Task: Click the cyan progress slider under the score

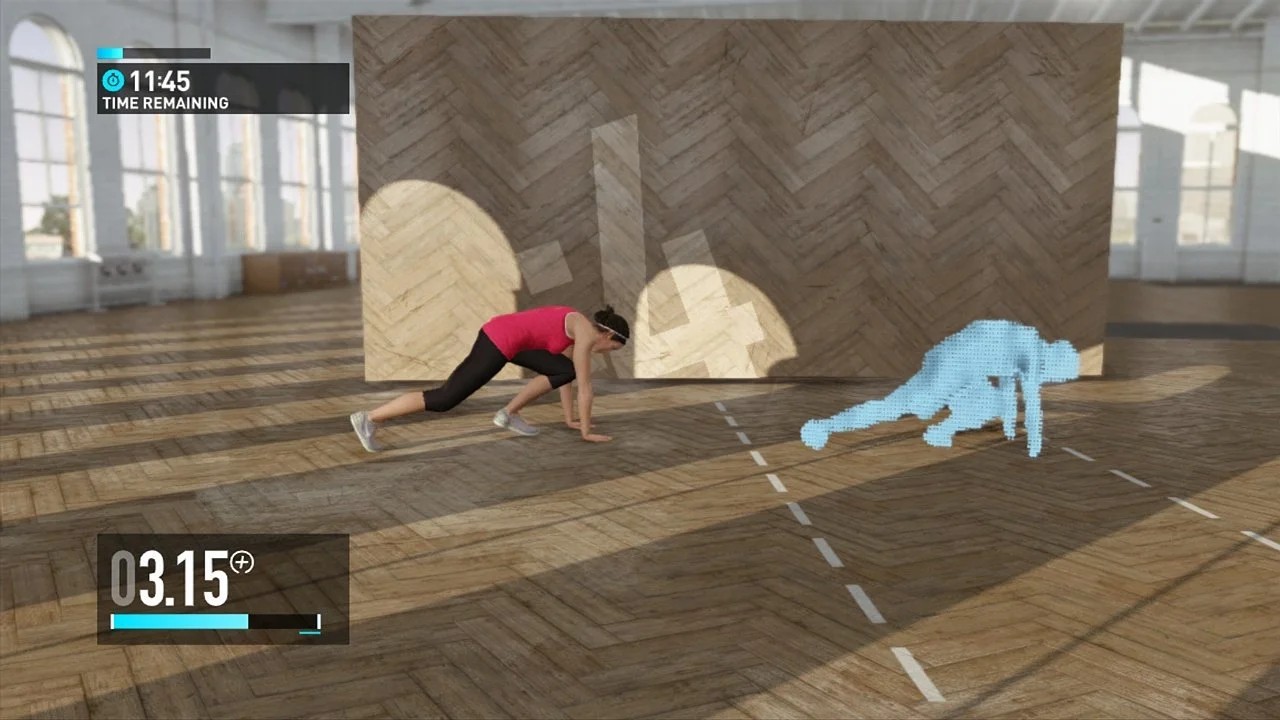Action: pyautogui.click(x=180, y=621)
